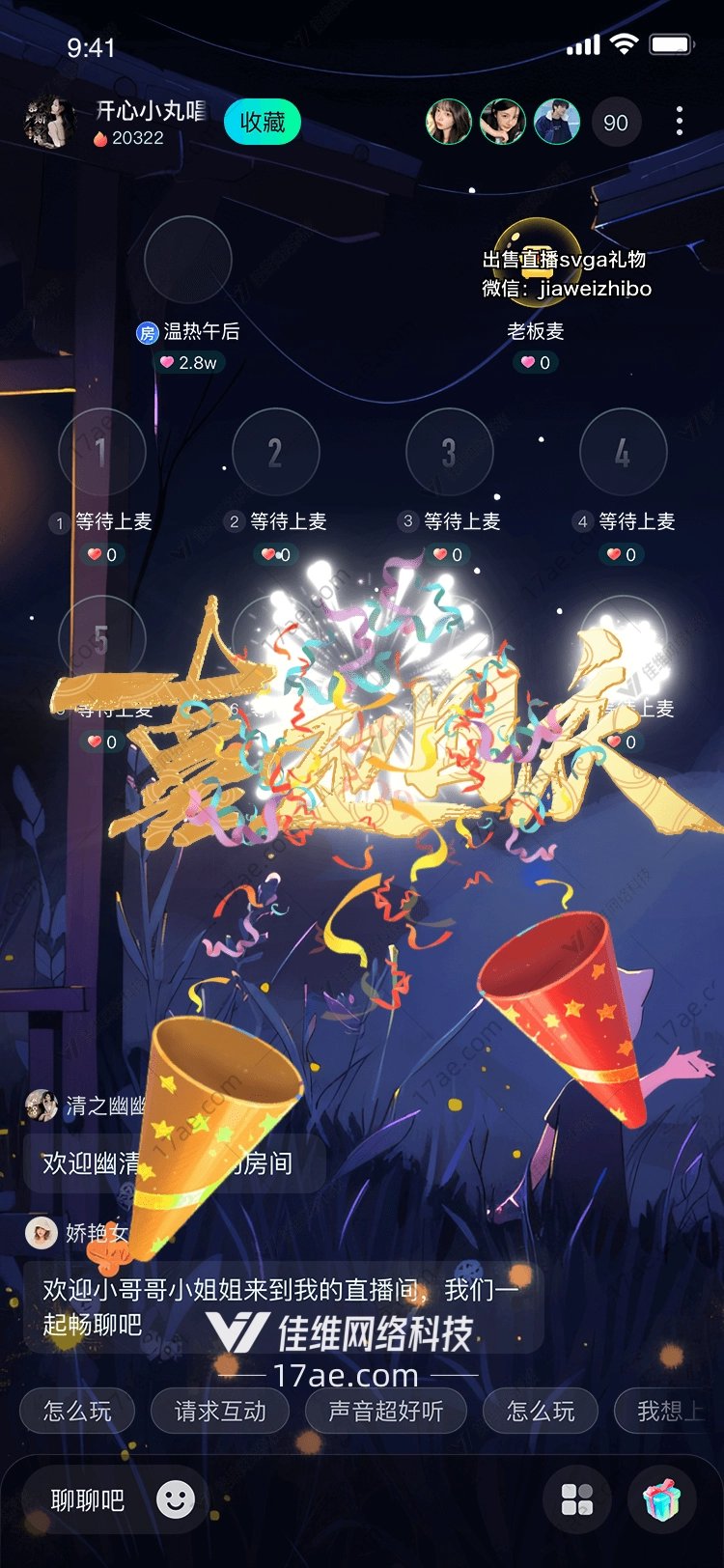Join mic seat number 2

point(275,452)
